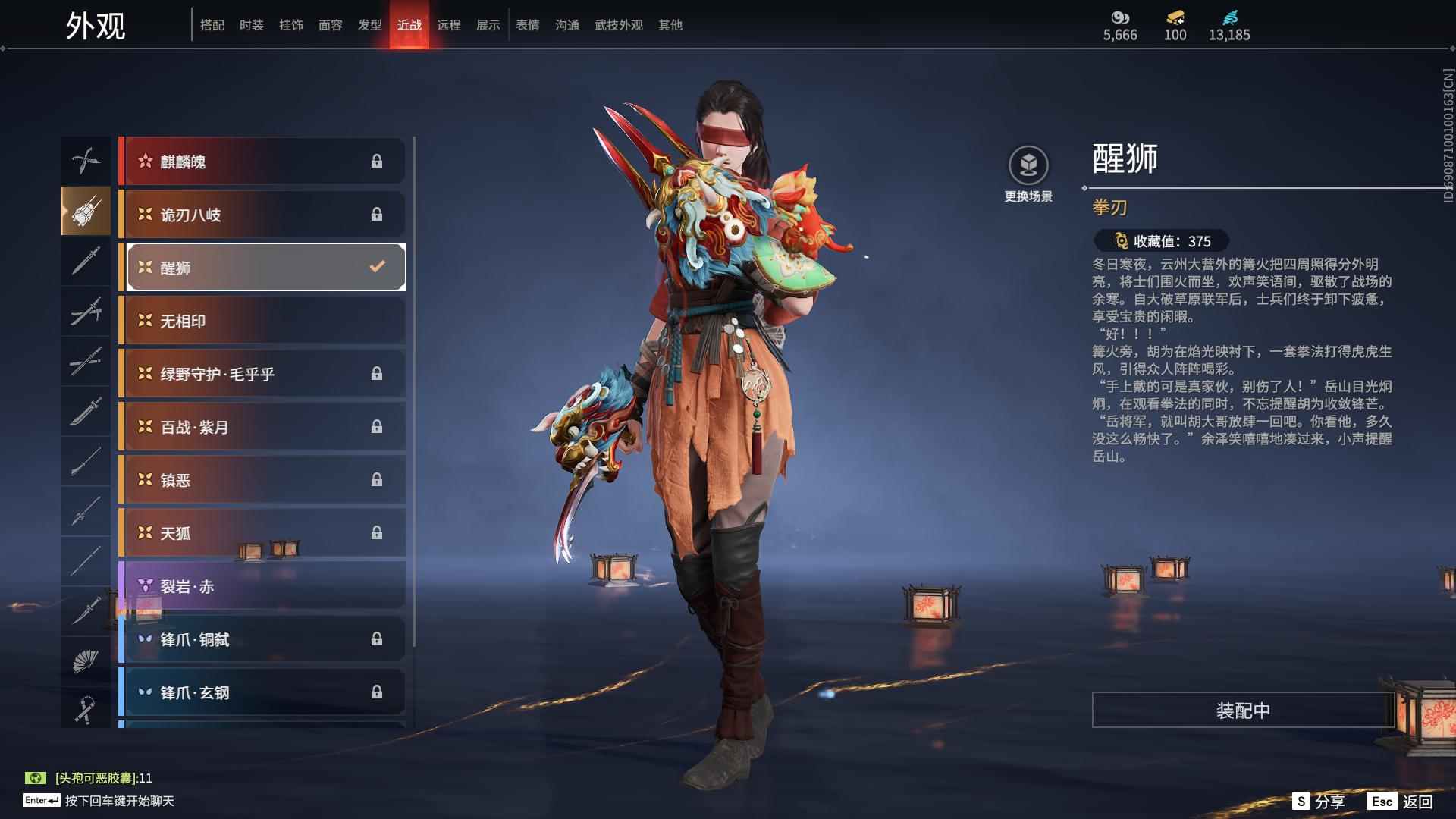Select the dagger weapon category icon
Screen dimensions: 1456x819
coord(86,609)
